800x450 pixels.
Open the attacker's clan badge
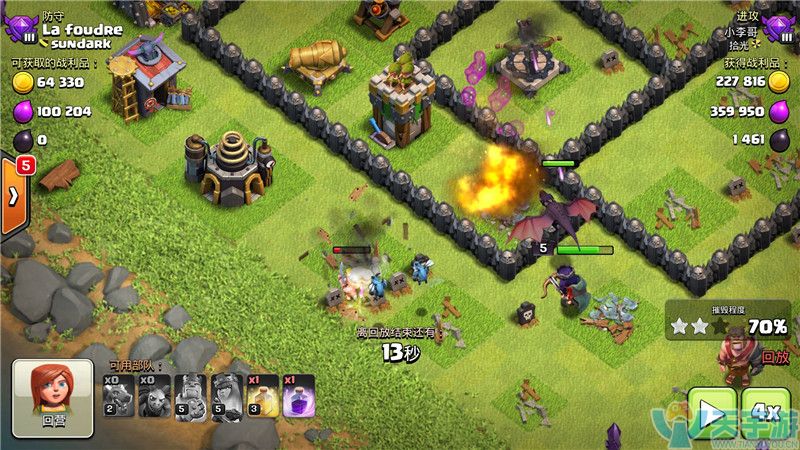coord(780,32)
